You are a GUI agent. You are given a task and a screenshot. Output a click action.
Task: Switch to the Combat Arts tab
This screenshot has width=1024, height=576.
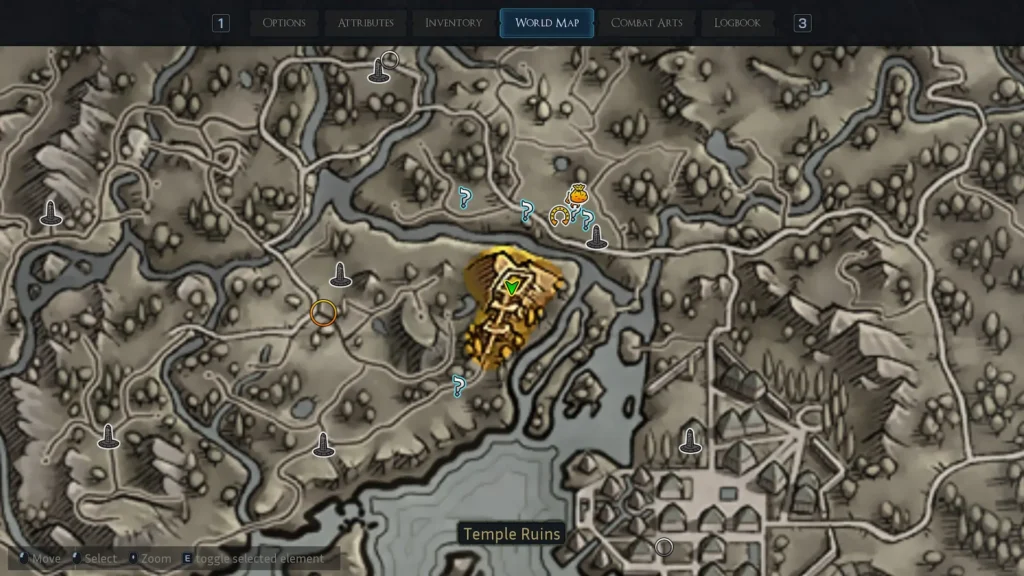(645, 23)
